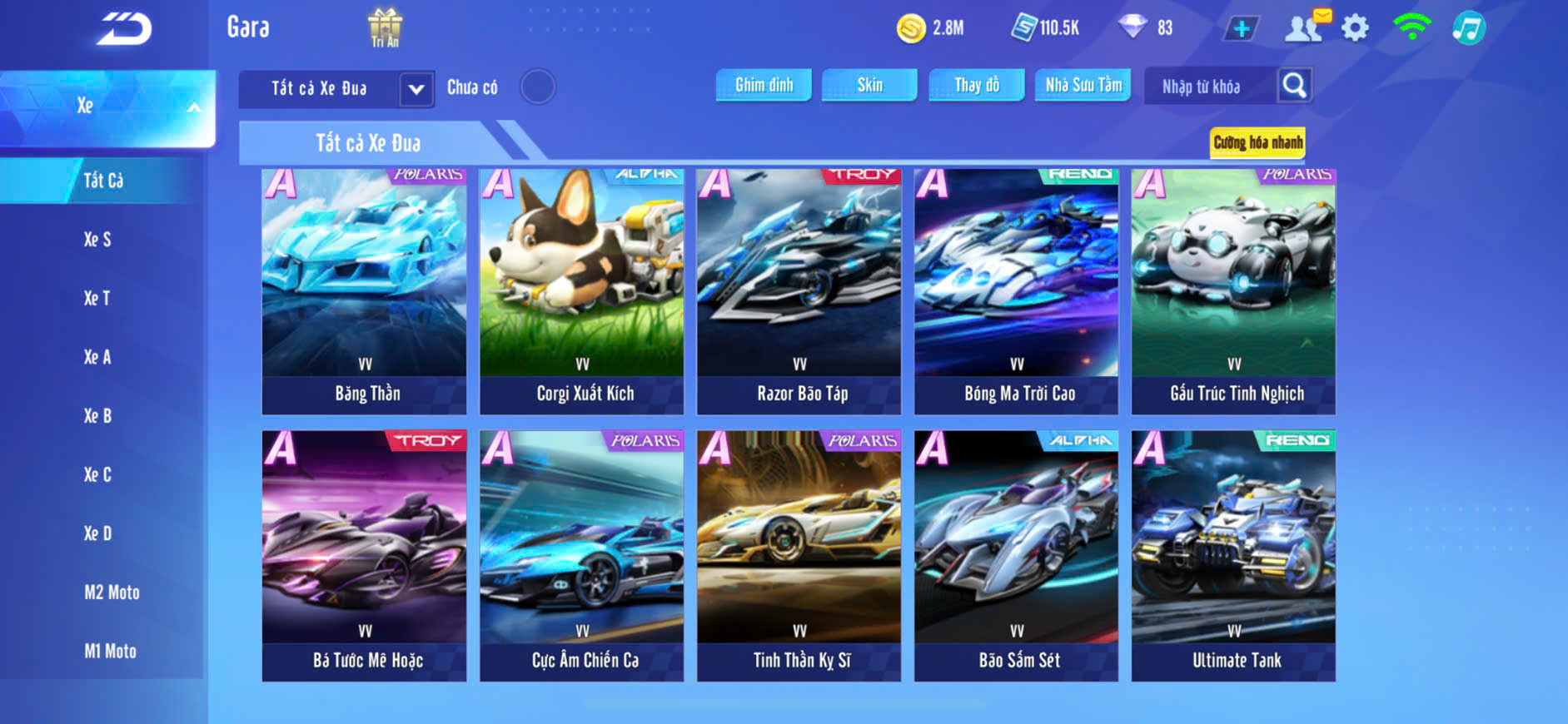The height and width of the screenshot is (724, 1568).
Task: Select the Thay đồ button
Action: click(x=977, y=85)
